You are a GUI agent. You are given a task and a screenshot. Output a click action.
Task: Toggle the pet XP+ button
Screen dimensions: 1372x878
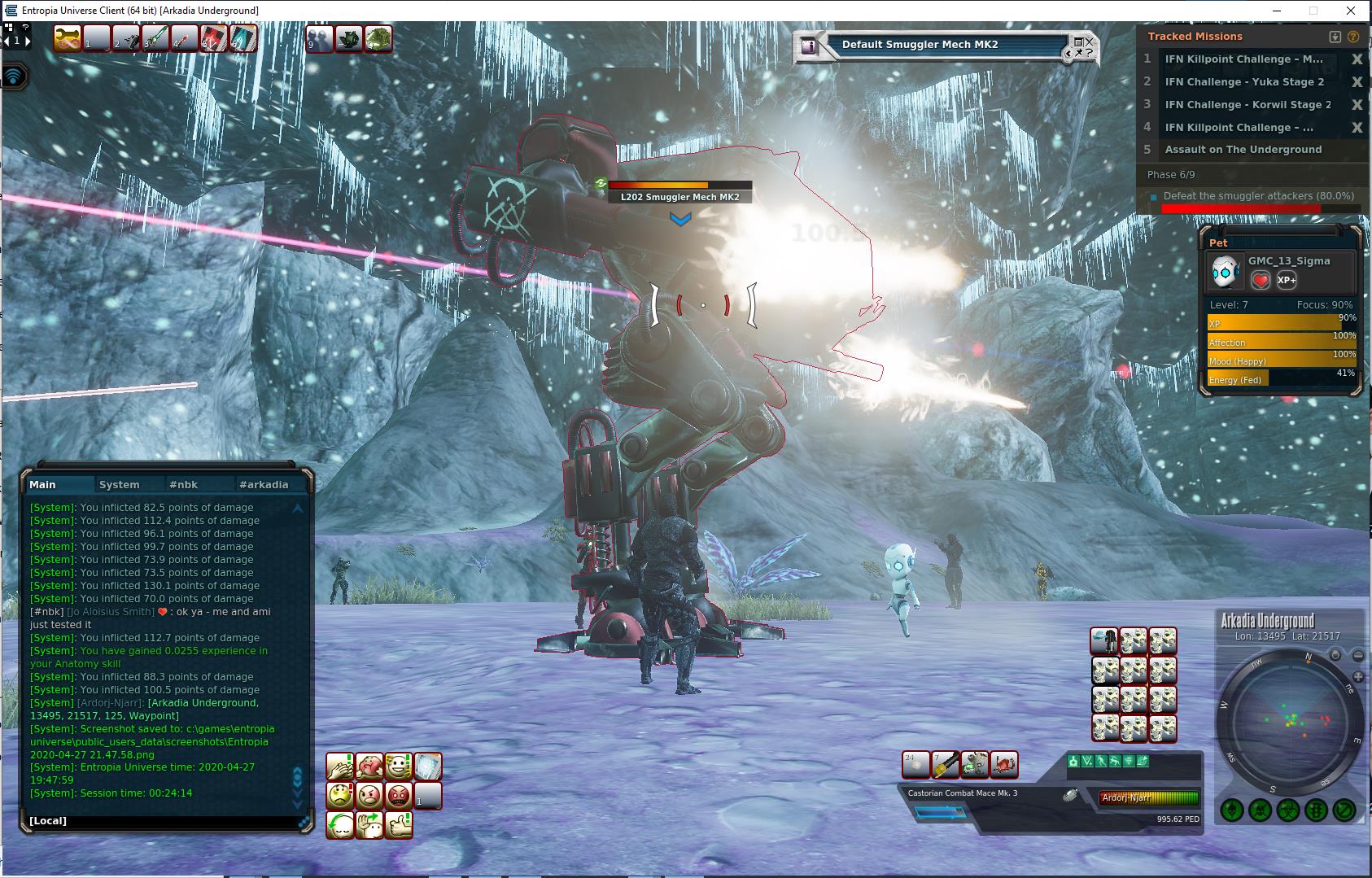coord(1287,281)
